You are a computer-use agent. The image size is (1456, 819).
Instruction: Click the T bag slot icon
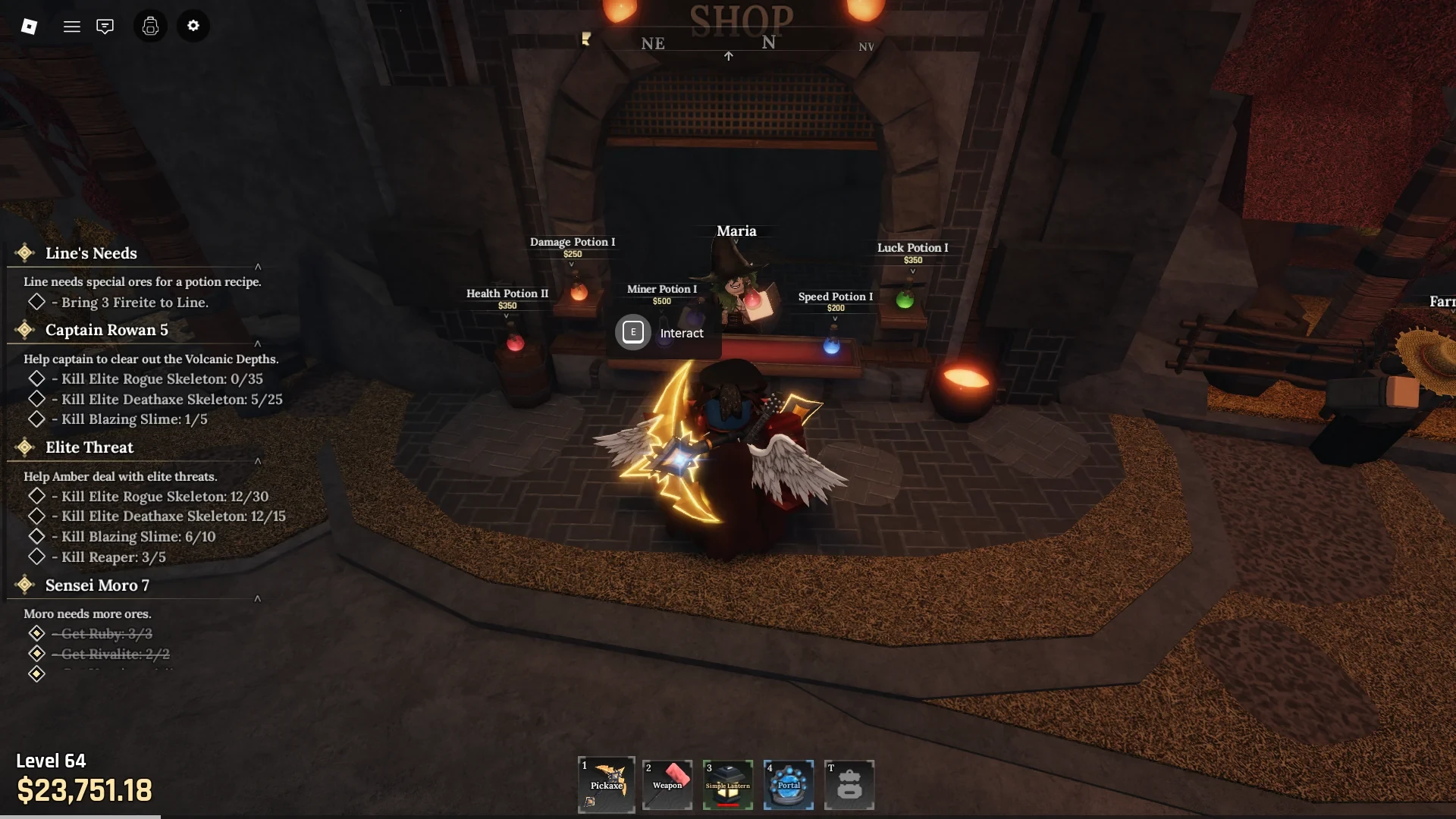pos(849,784)
